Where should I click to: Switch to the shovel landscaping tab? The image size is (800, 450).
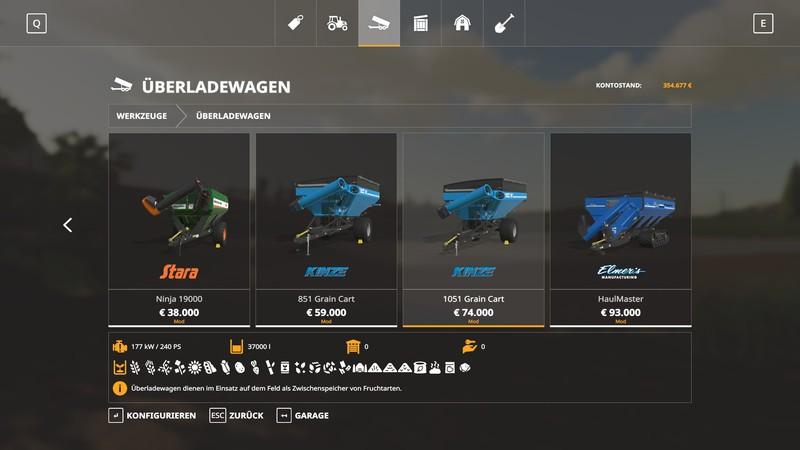(x=505, y=23)
